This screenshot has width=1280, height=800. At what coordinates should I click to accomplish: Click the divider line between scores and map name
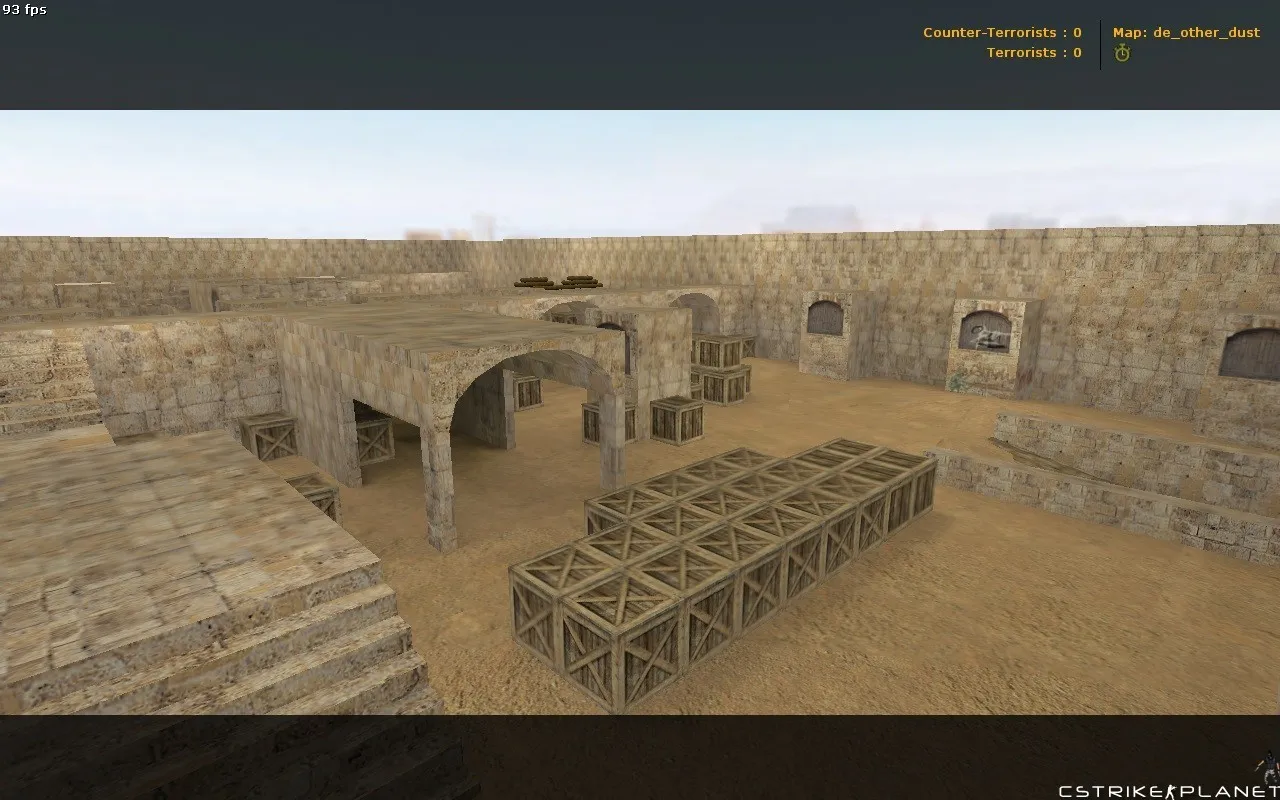click(x=1100, y=41)
